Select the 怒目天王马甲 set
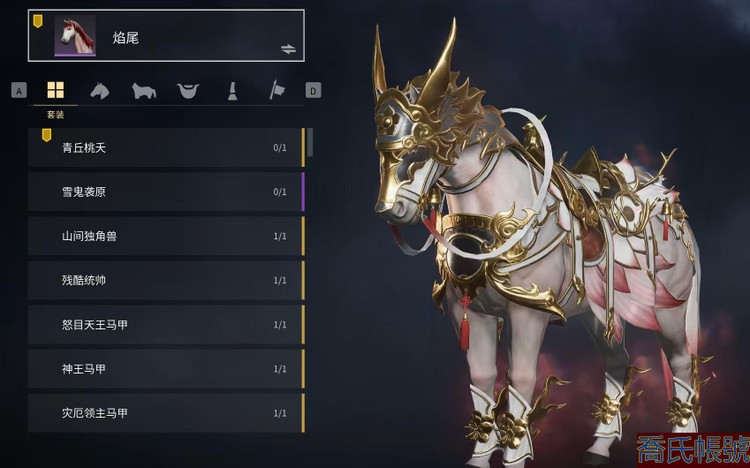750x468 pixels. pyautogui.click(x=165, y=325)
